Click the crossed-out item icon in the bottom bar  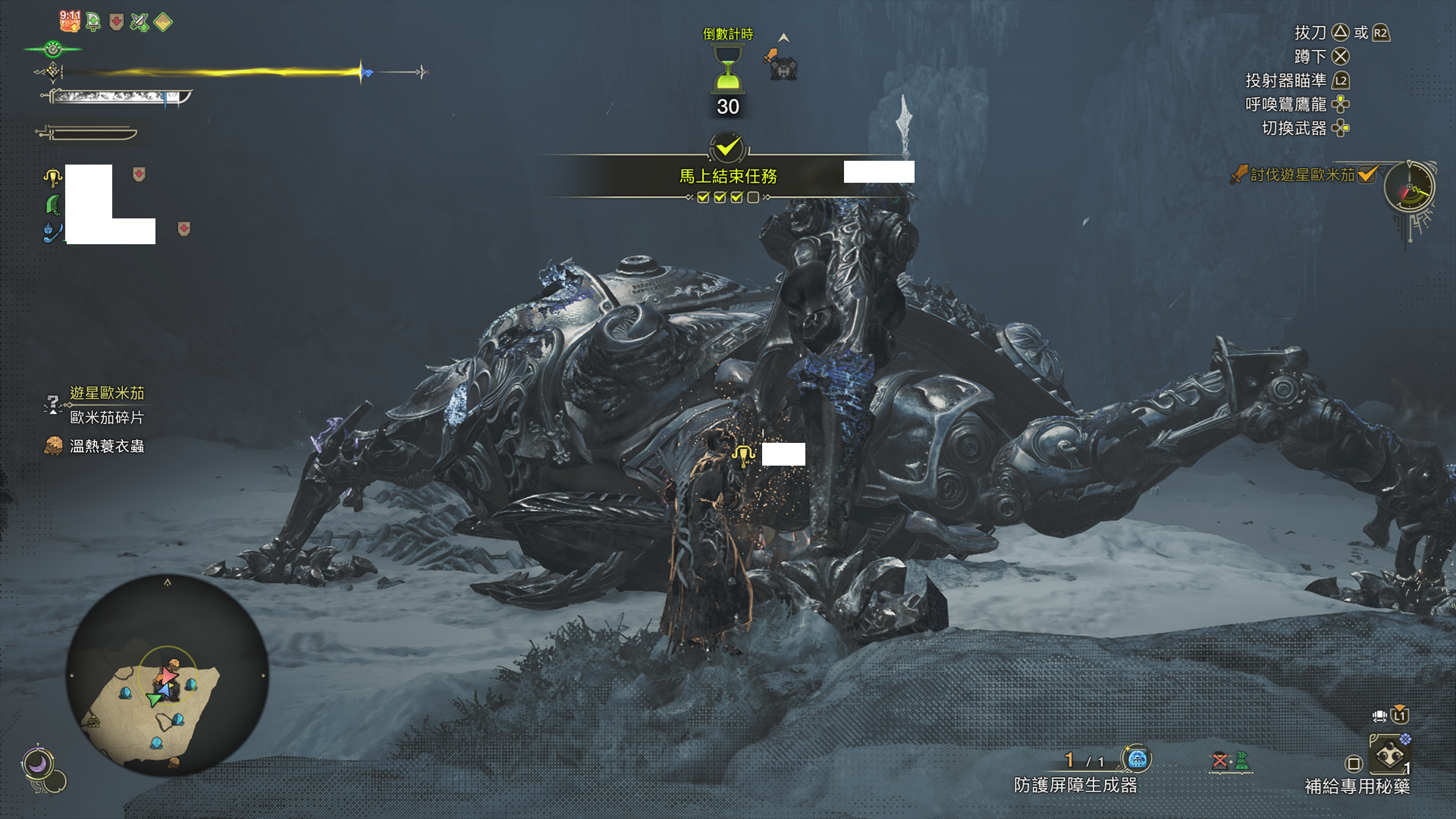(x=1219, y=761)
